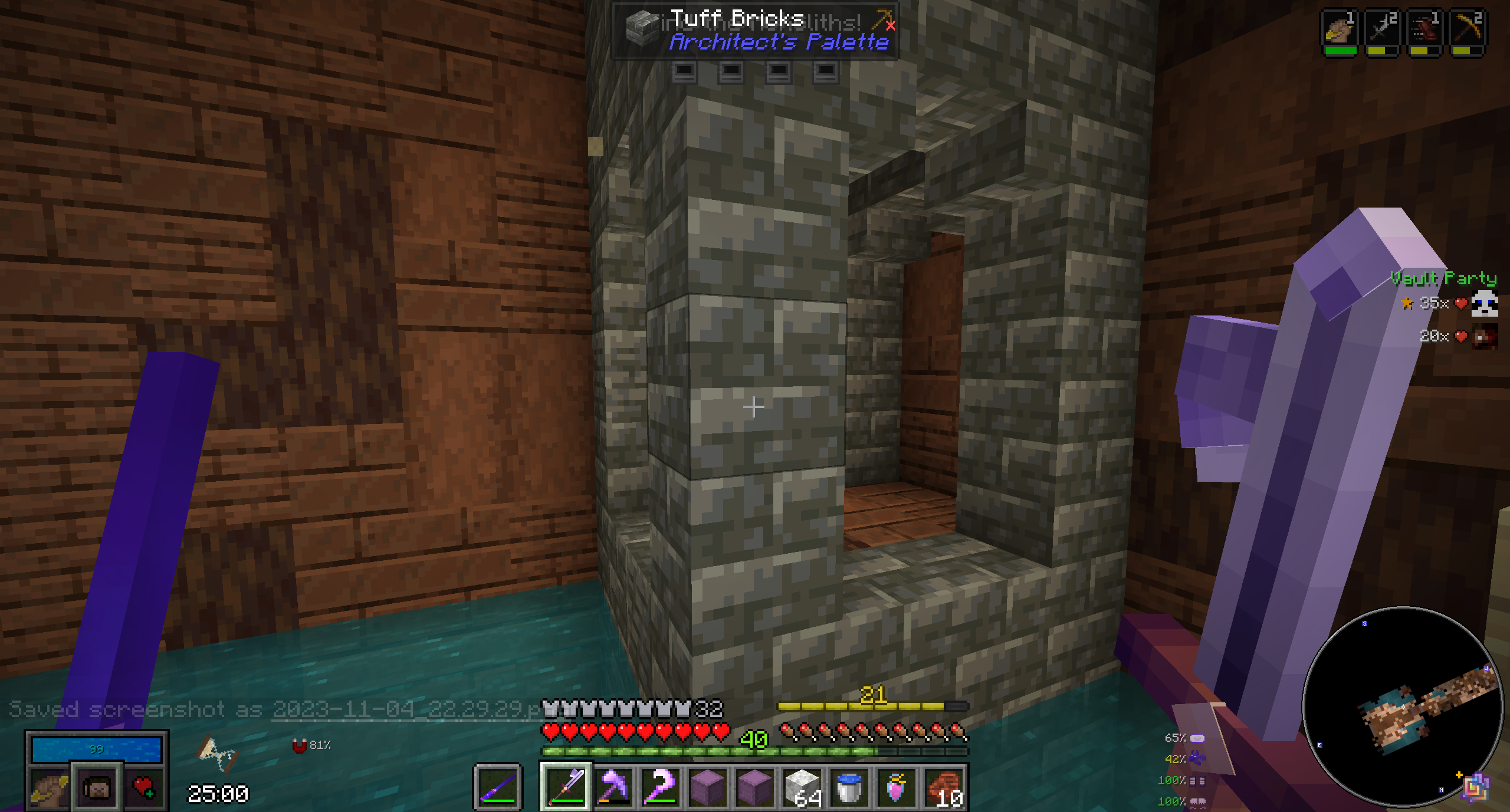Select the pink potion bottle slot

point(896,786)
